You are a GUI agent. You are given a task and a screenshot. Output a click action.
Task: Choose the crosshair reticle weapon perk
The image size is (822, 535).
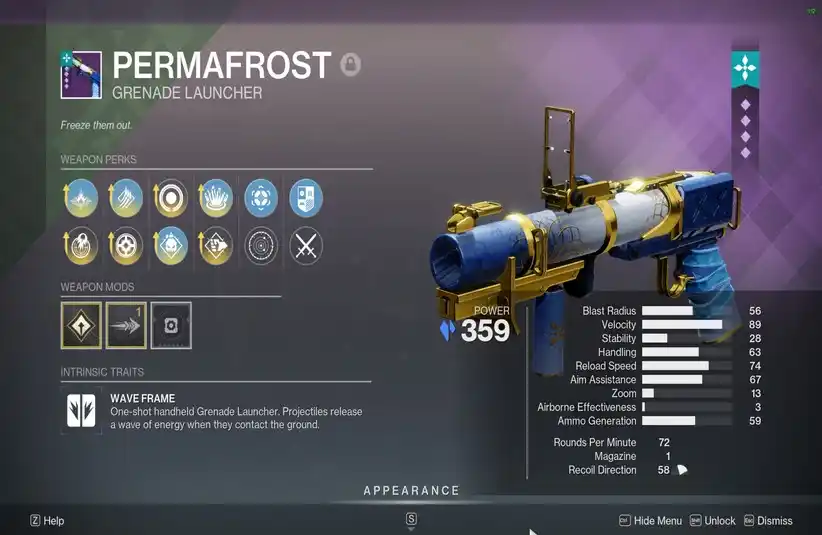pyautogui.click(x=125, y=246)
